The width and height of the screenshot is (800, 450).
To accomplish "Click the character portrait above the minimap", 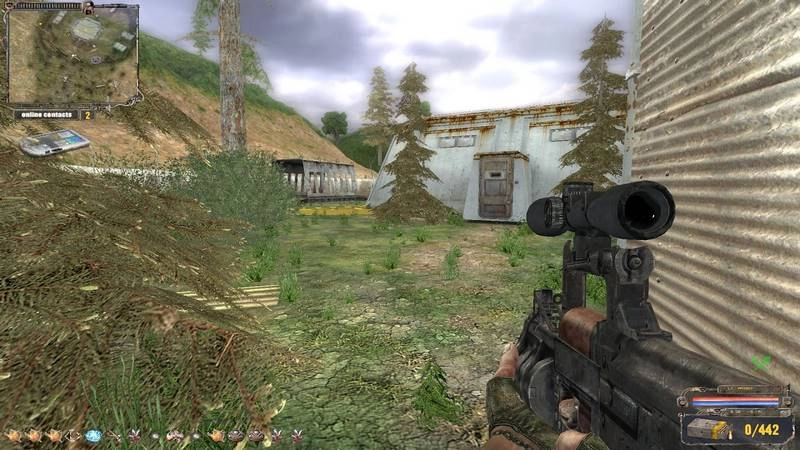I will (87, 7).
